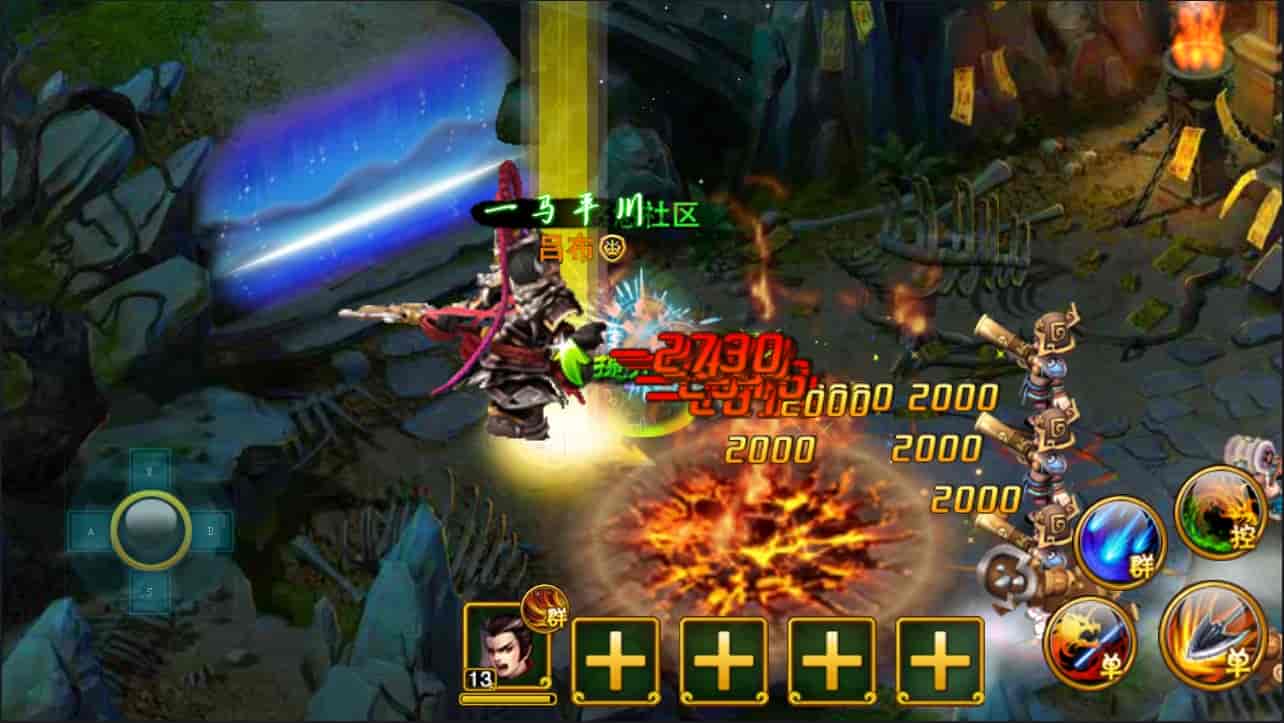
Task: Cast the fire dragon single-target skill
Action: pyautogui.click(x=1089, y=642)
